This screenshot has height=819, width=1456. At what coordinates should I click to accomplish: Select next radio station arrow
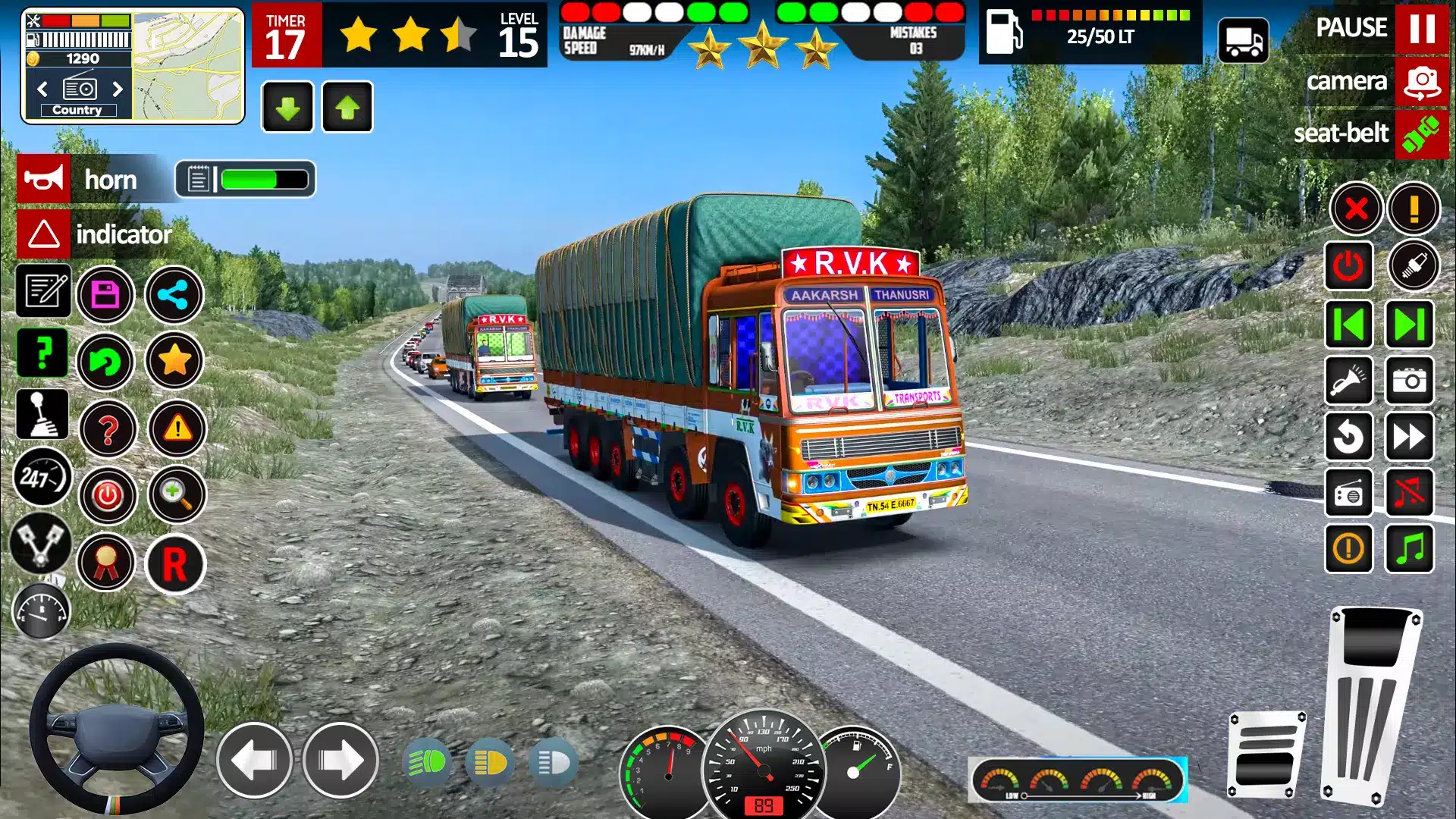coord(118,89)
